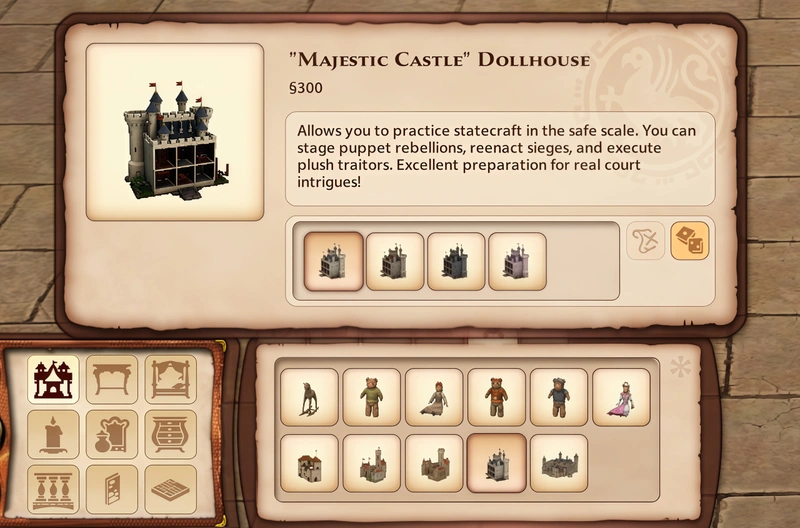This screenshot has height=528, width=800.
Task: Choose the candle lighting category
Action: coord(53,434)
